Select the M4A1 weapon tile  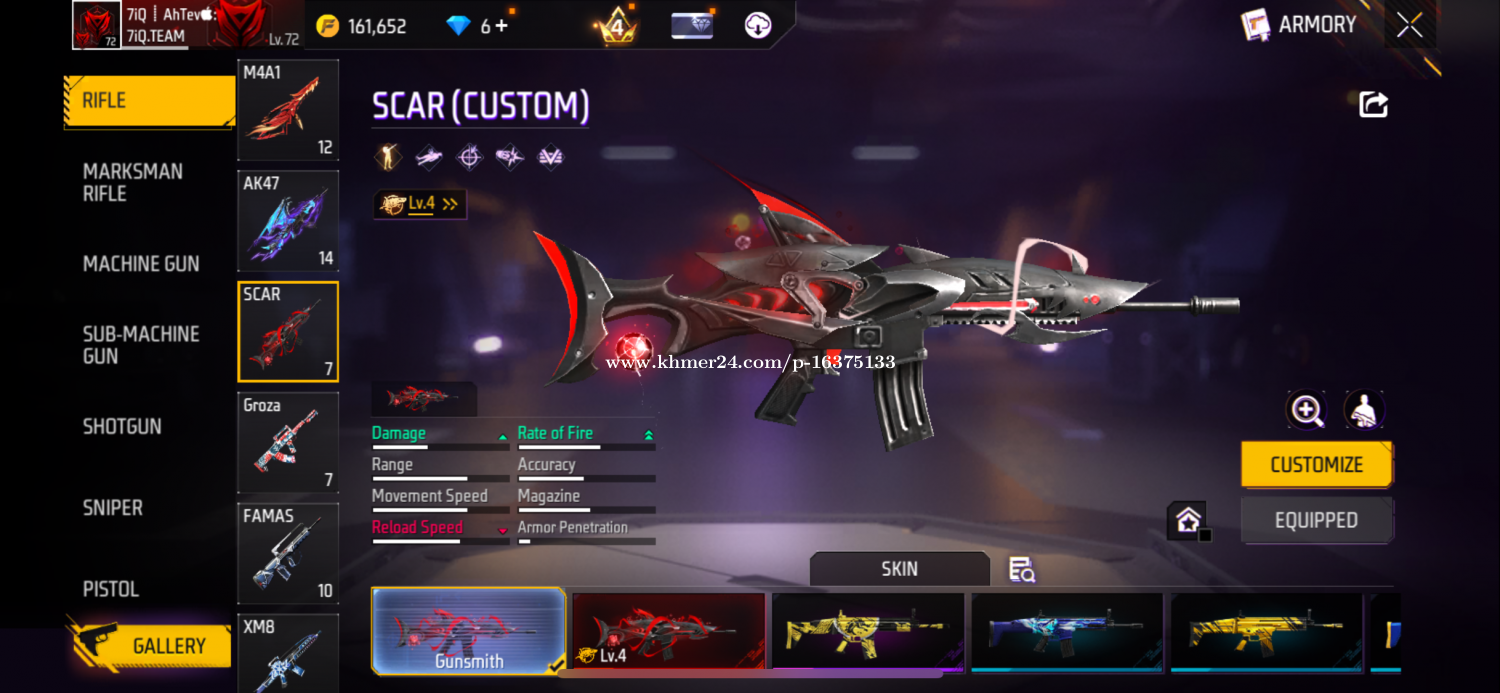point(288,110)
